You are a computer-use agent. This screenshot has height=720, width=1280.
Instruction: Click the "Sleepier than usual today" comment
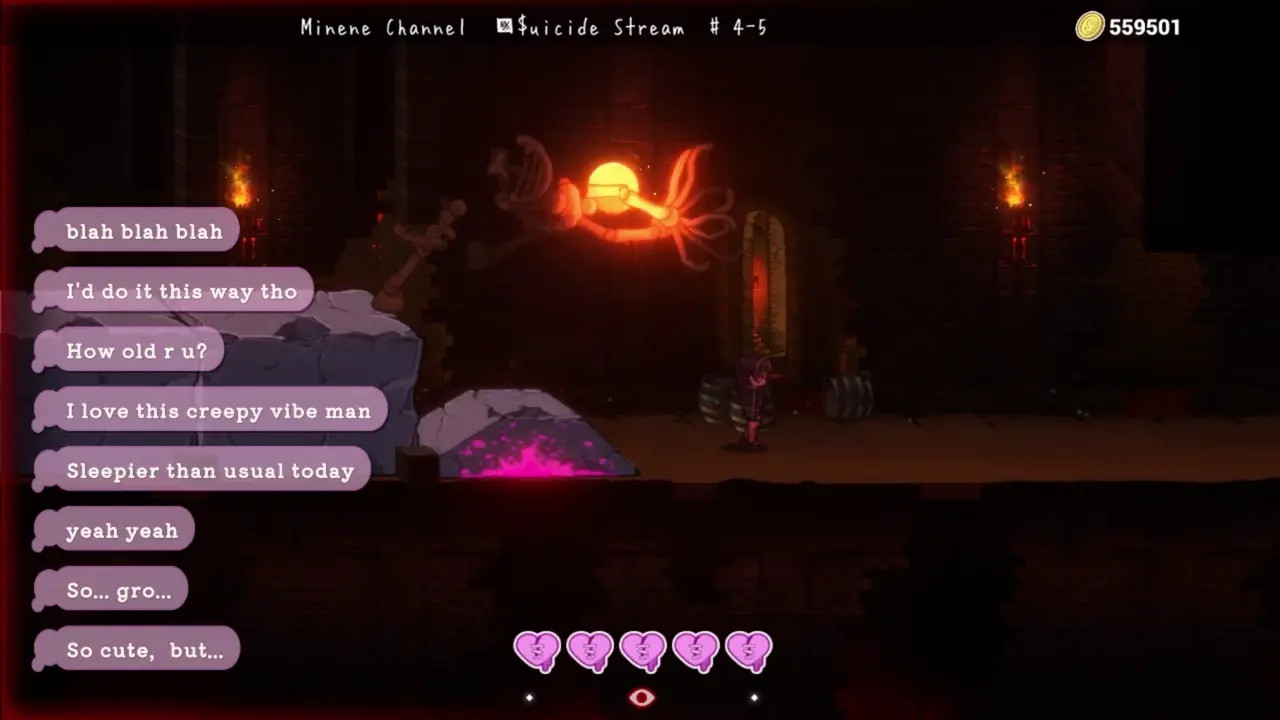click(x=210, y=471)
